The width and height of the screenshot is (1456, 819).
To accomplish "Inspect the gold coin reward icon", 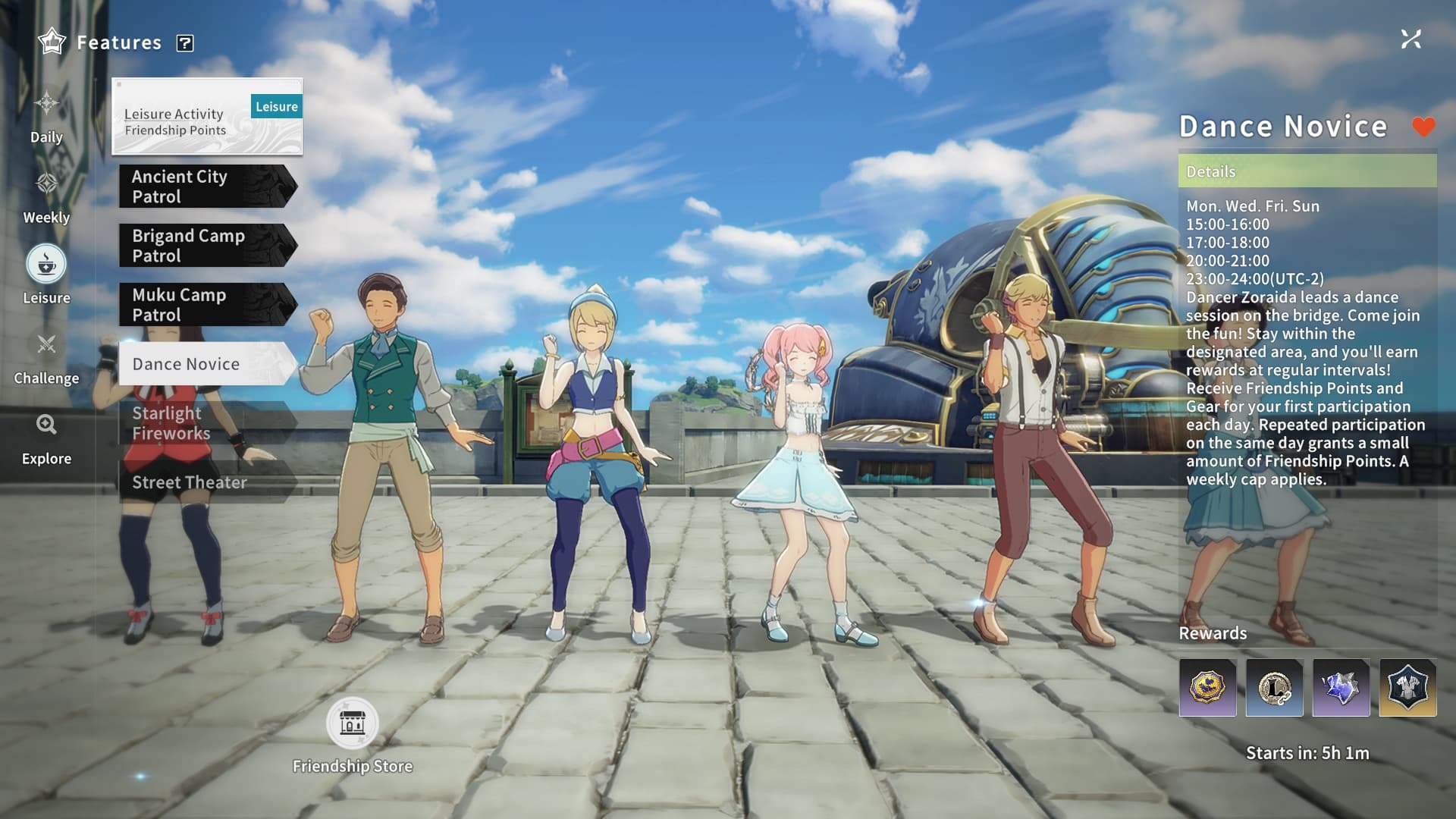I will [x=1207, y=688].
